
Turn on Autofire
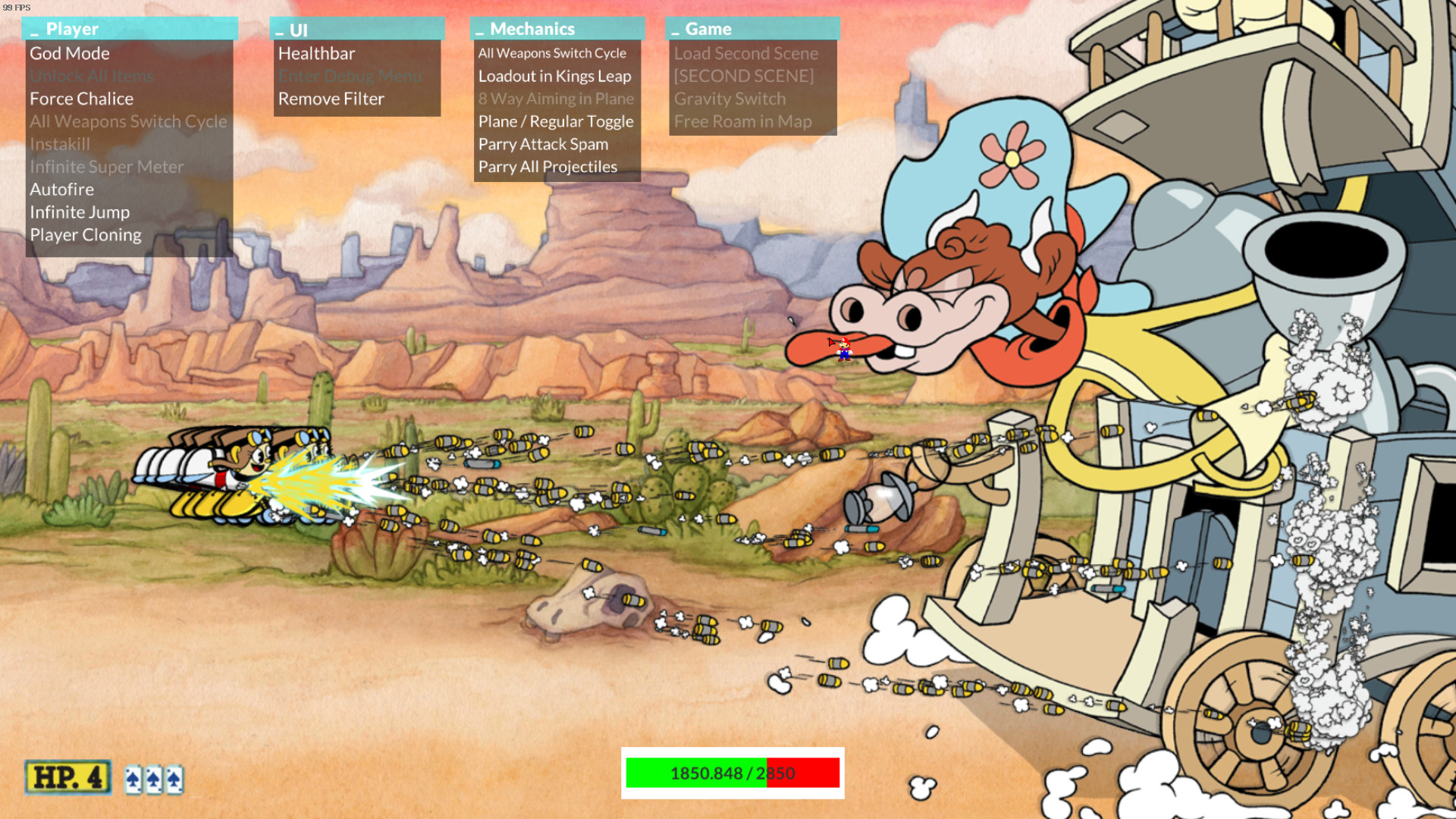pyautogui.click(x=62, y=190)
